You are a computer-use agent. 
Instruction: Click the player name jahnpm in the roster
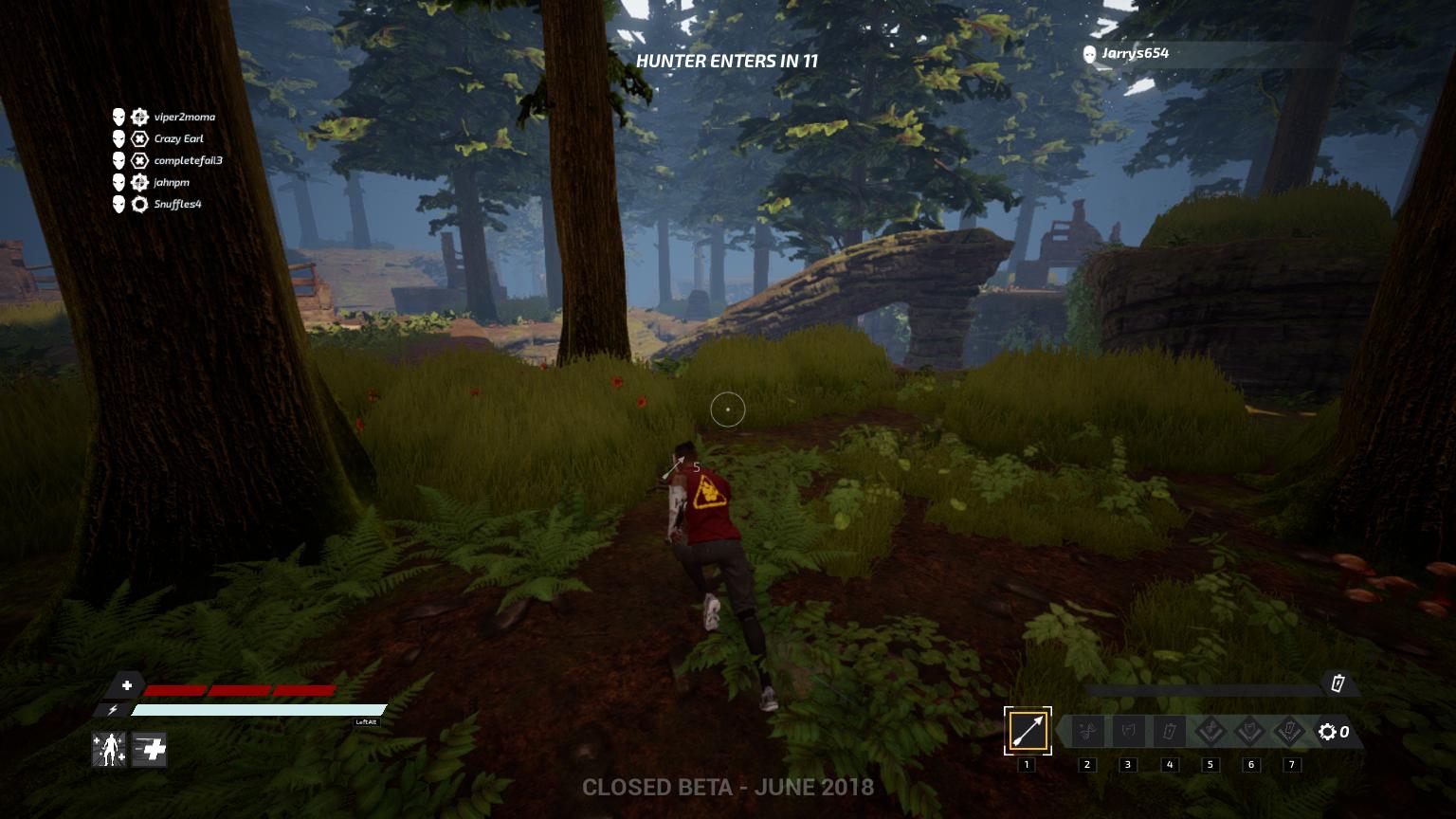pyautogui.click(x=171, y=184)
